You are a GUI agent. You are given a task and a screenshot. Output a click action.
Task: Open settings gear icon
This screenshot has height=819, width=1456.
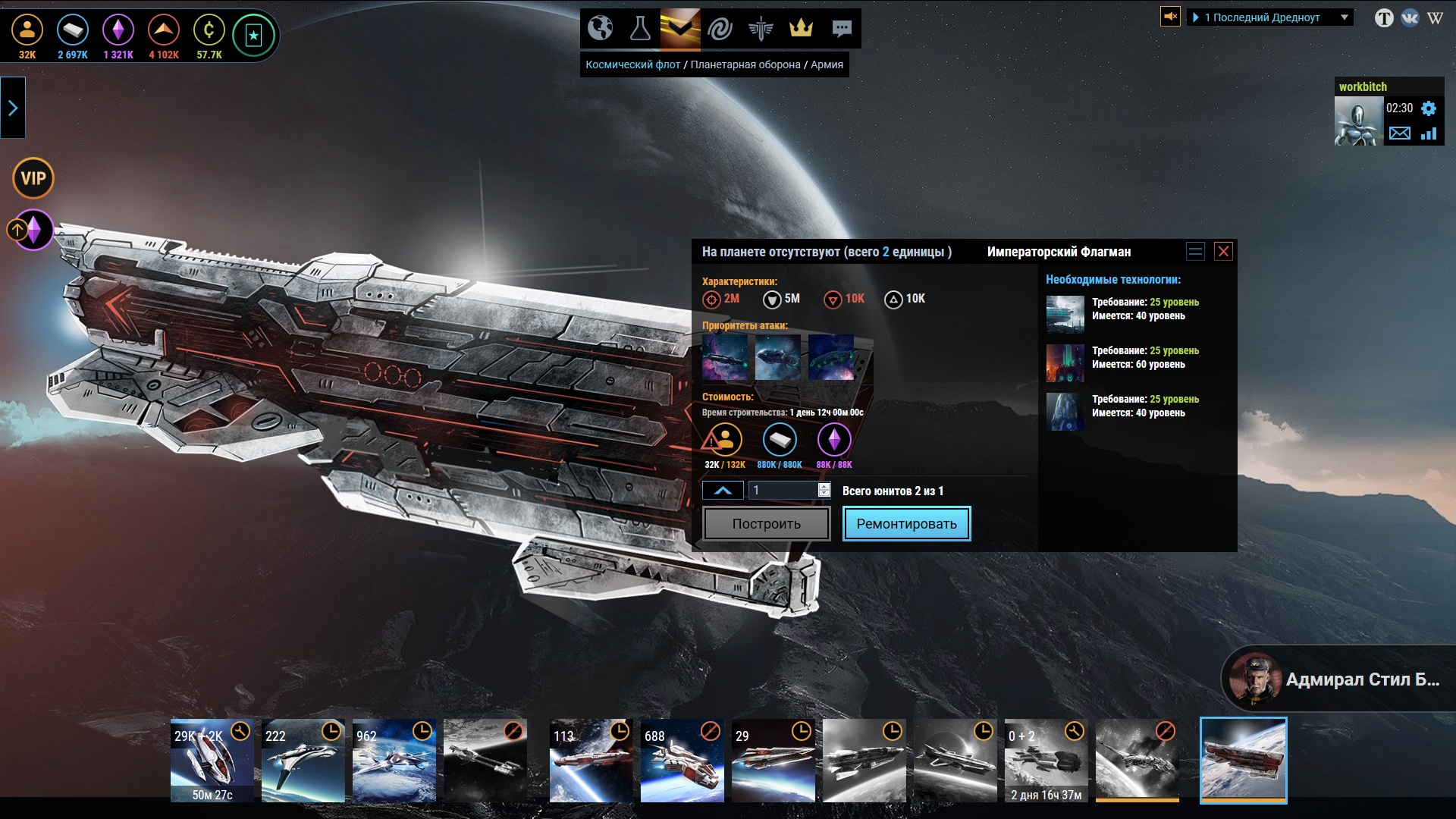point(1429,108)
